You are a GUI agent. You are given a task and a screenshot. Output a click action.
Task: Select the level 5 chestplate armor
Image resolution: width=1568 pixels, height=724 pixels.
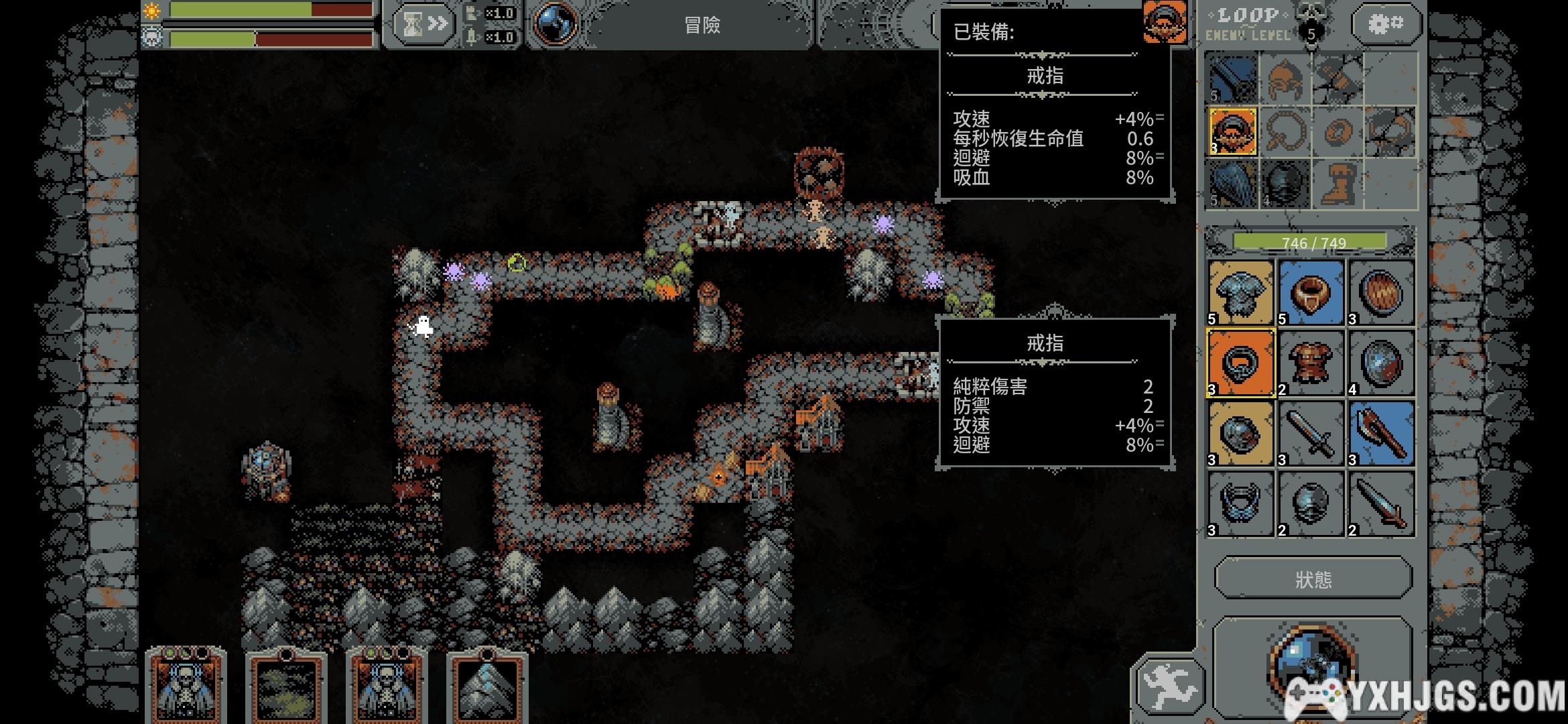click(x=1240, y=293)
